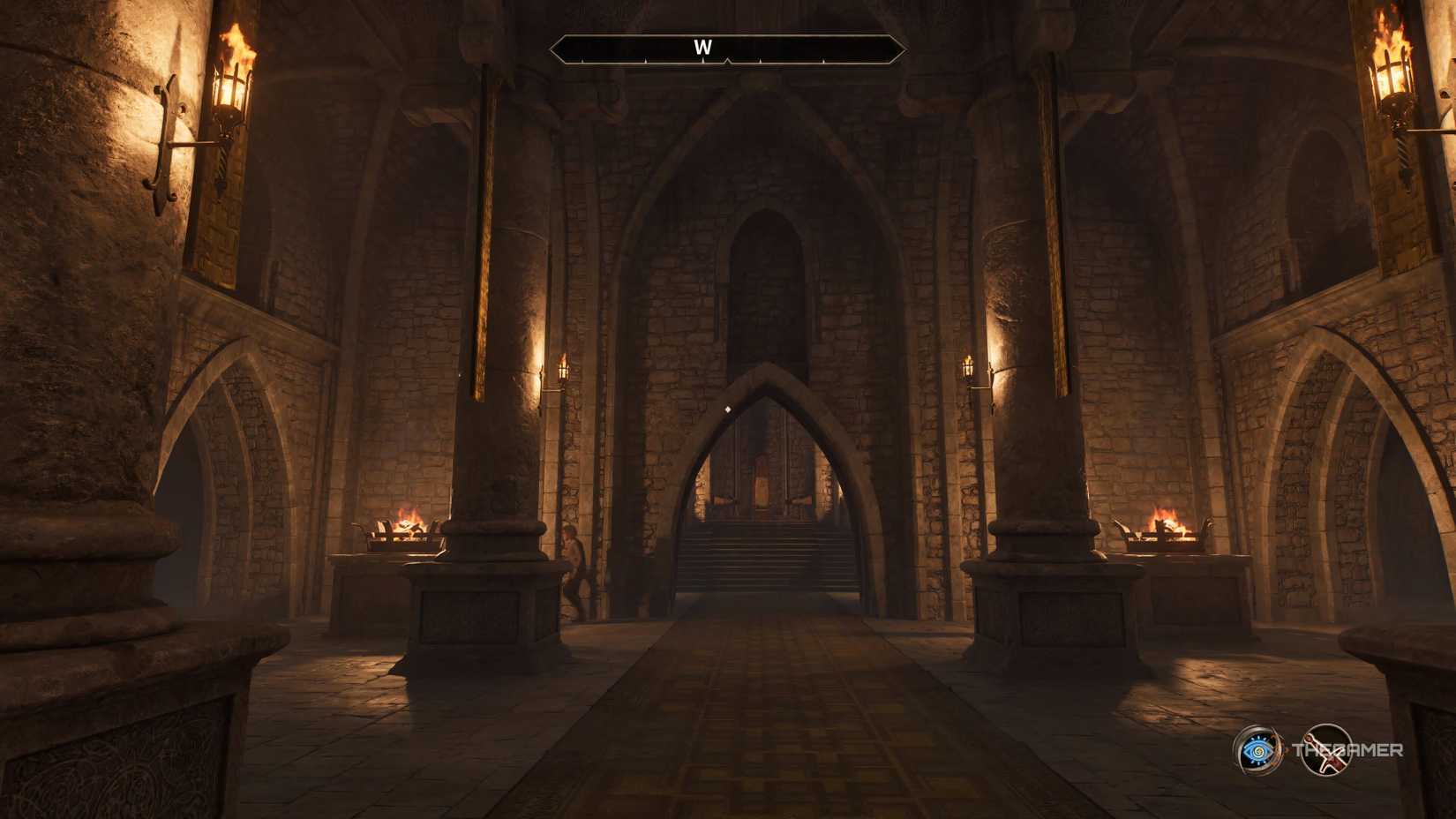1456x819 pixels.
Task: Click the right-side torch near the far arch
Action: click(968, 369)
